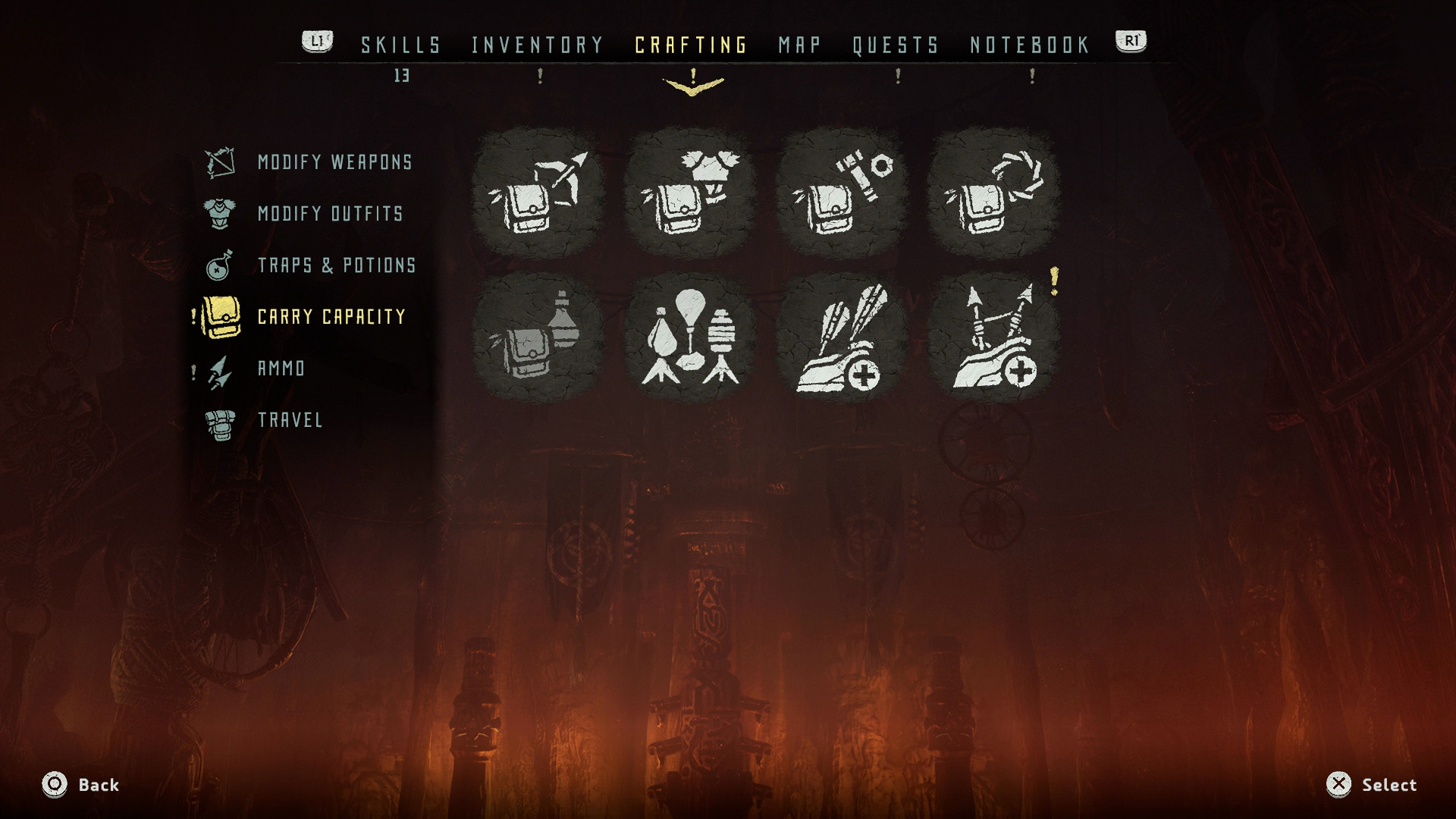Choose the outfit satchel upgrade with armor icon
This screenshot has width=1456, height=819.
pyautogui.click(x=690, y=193)
